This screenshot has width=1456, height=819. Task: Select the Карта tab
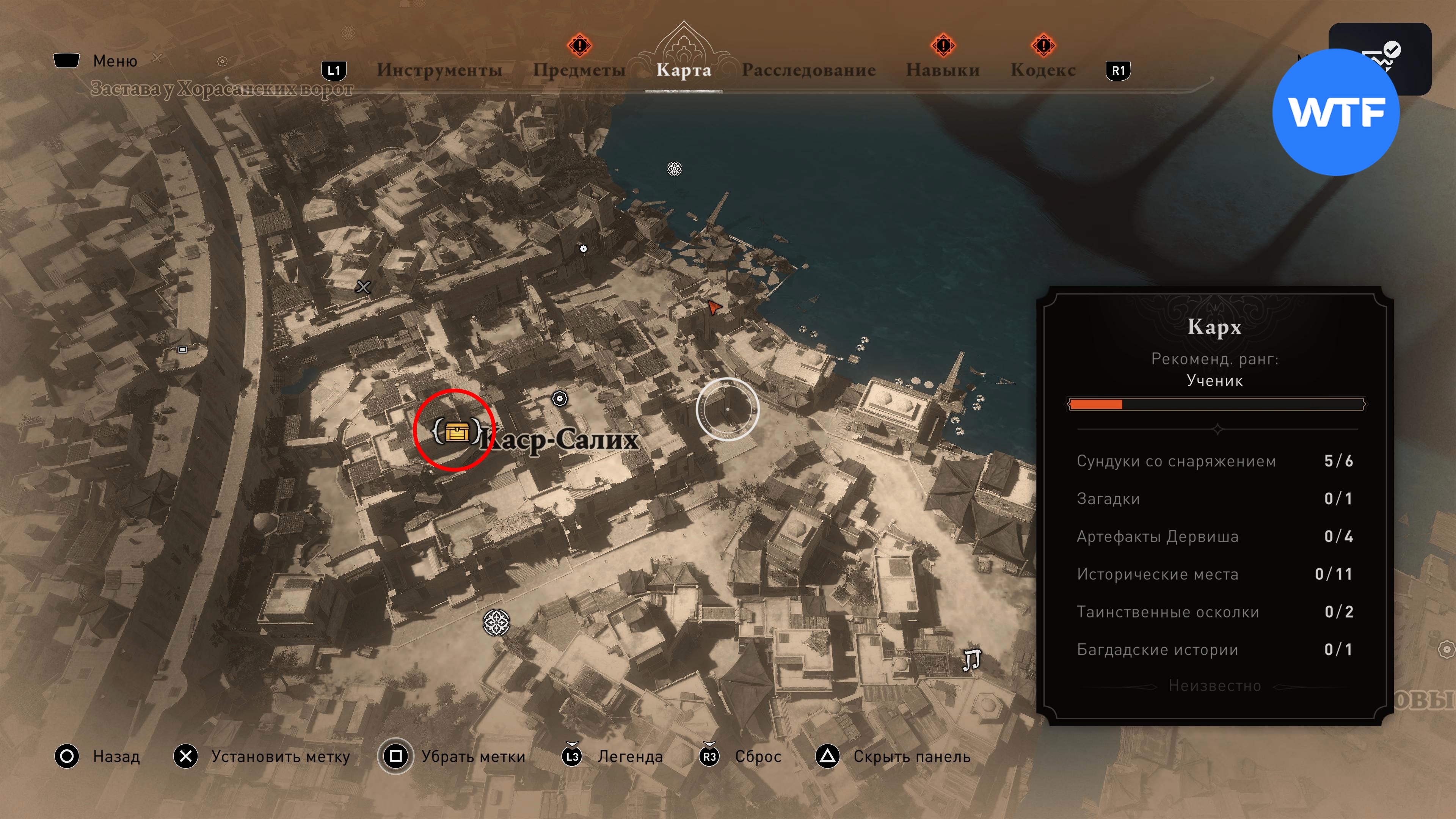point(683,70)
